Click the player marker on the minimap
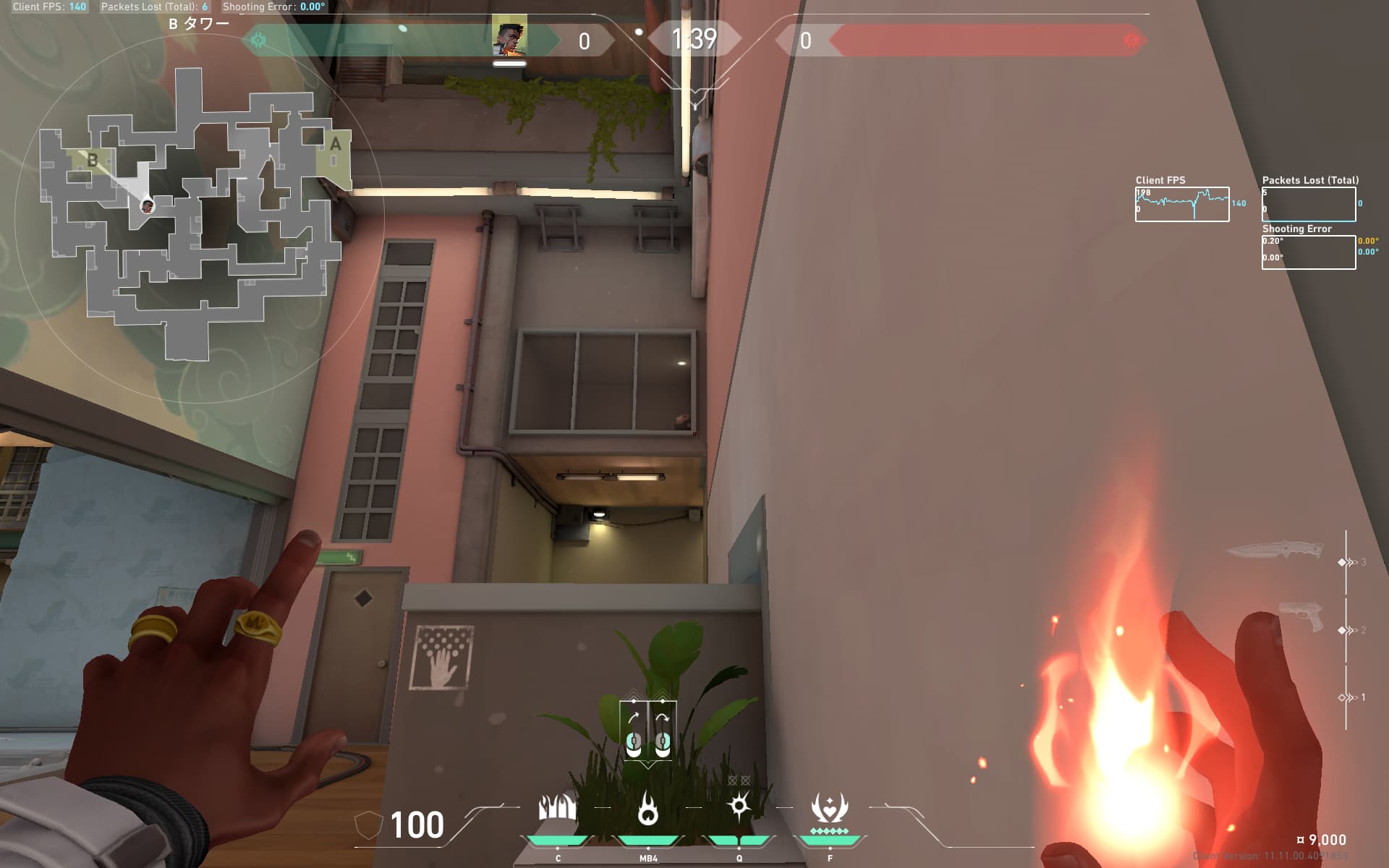This screenshot has height=868, width=1389. click(x=147, y=206)
